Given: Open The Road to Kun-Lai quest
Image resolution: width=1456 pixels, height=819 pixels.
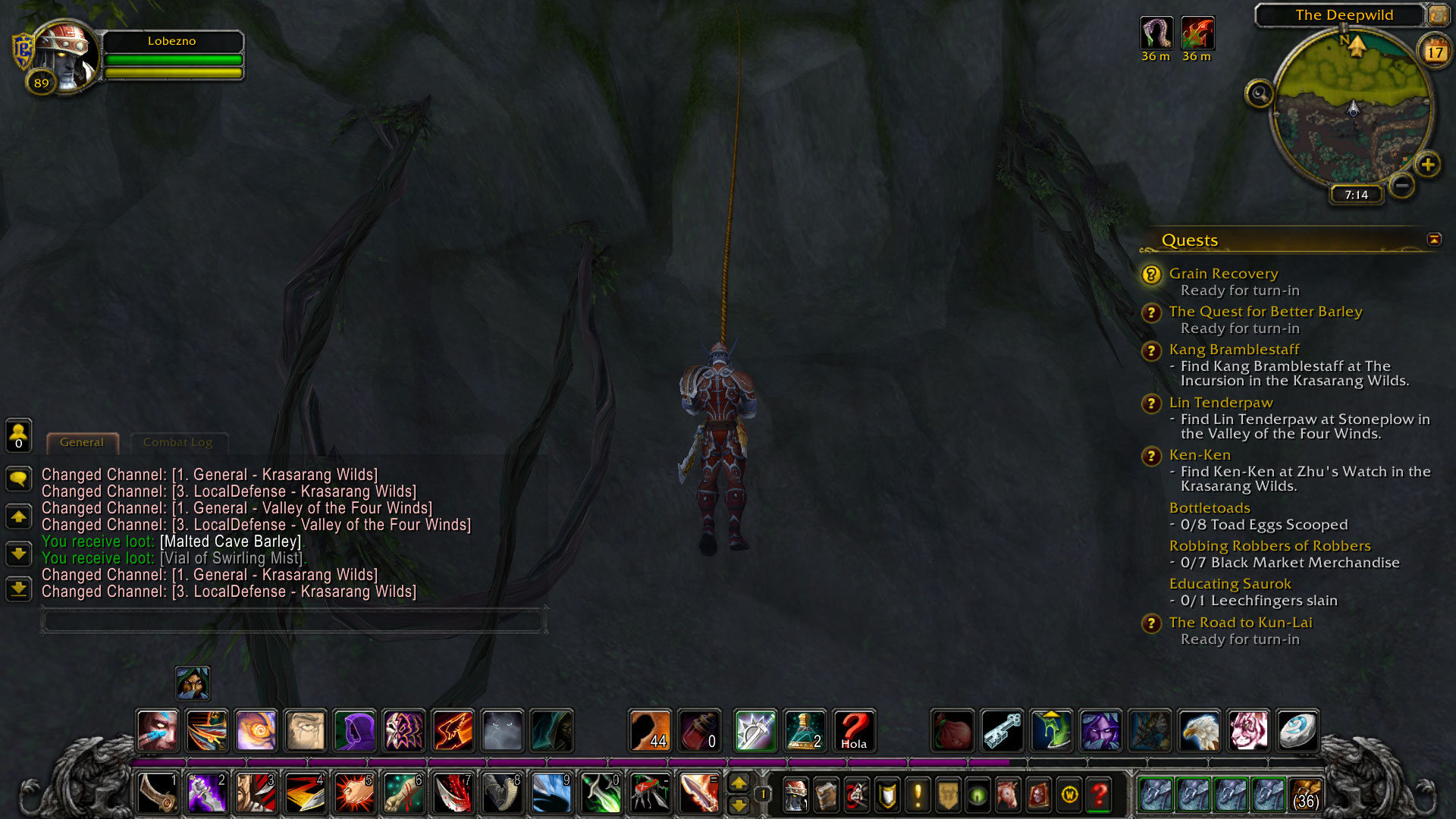Looking at the screenshot, I should point(1240,623).
